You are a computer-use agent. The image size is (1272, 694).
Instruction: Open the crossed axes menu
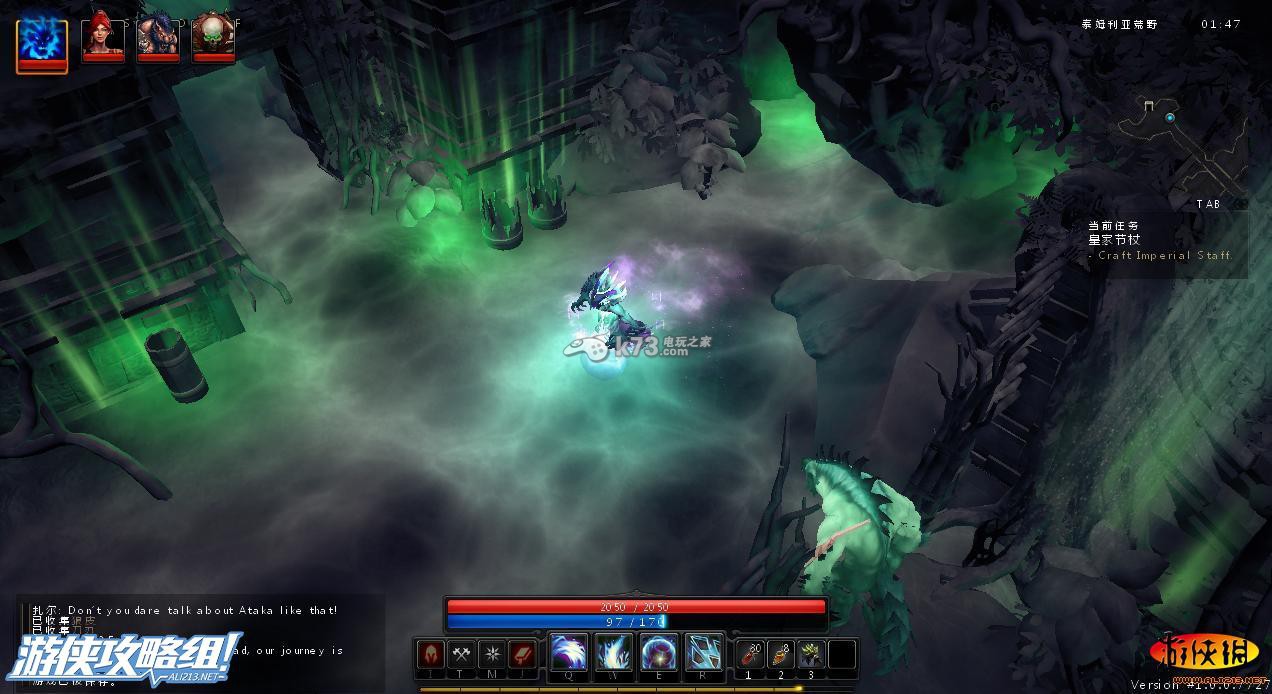[461, 654]
